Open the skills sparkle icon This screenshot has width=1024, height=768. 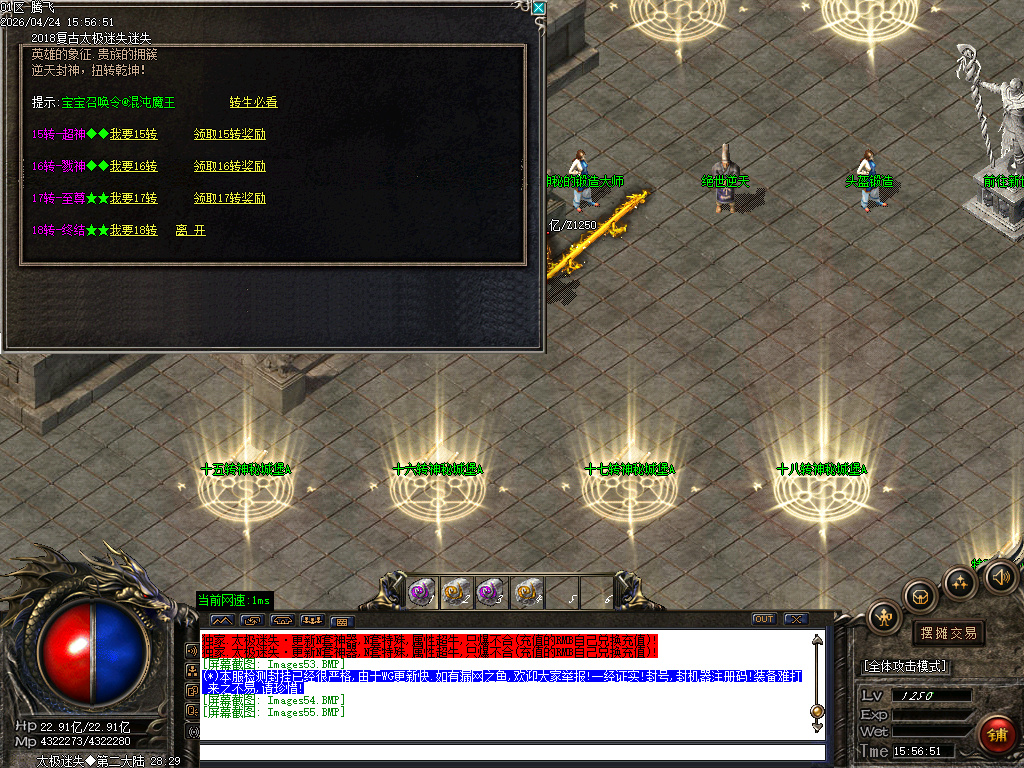coord(960,582)
